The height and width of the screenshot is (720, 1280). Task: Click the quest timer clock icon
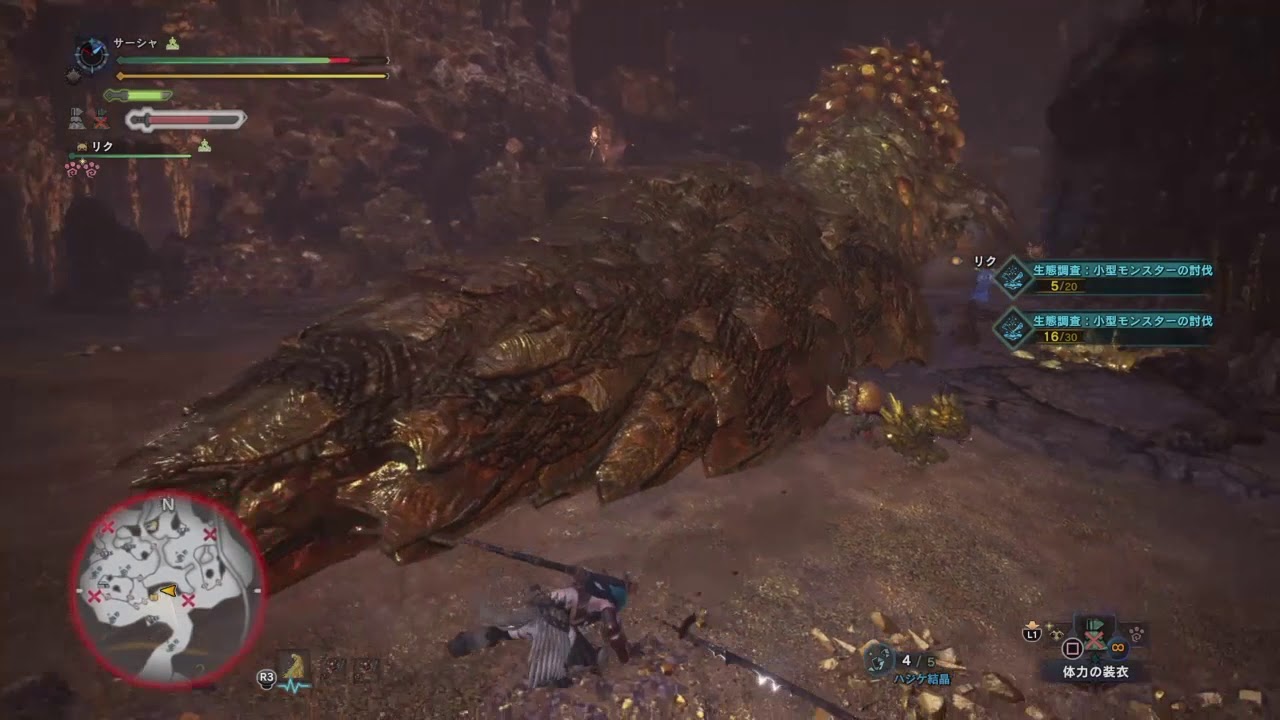91,54
